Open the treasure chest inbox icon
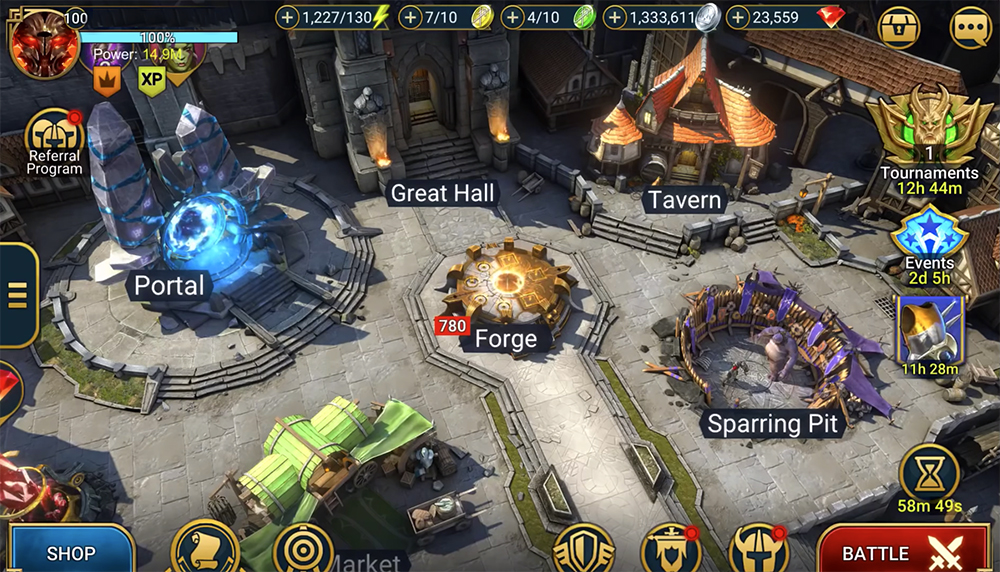Image resolution: width=1000 pixels, height=572 pixels. (x=898, y=27)
